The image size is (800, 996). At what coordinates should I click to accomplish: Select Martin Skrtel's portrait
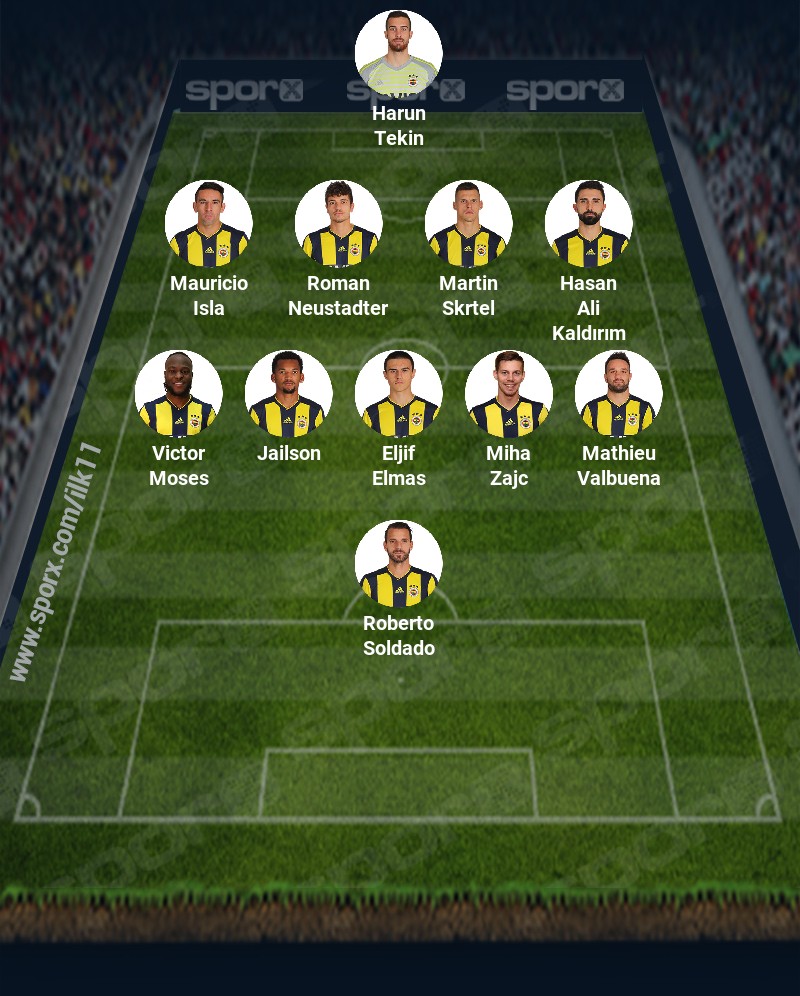[468, 224]
